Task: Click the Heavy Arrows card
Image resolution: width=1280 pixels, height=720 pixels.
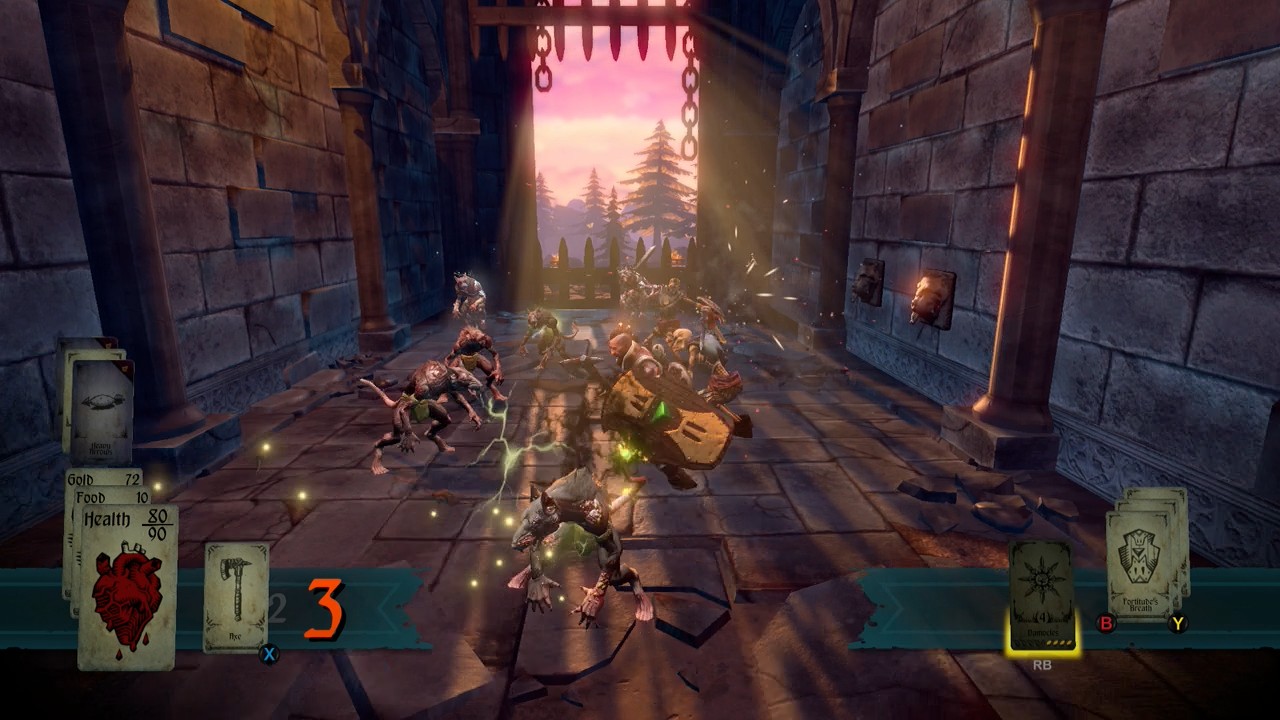Action: click(x=102, y=410)
